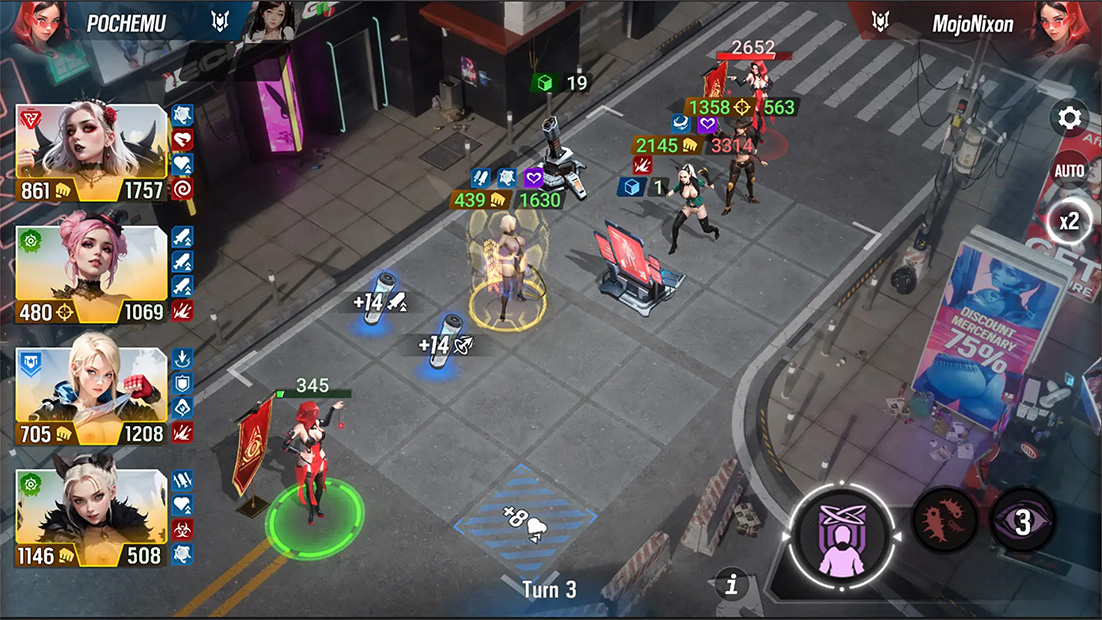Change battle speed with the x2 button

point(1069,222)
